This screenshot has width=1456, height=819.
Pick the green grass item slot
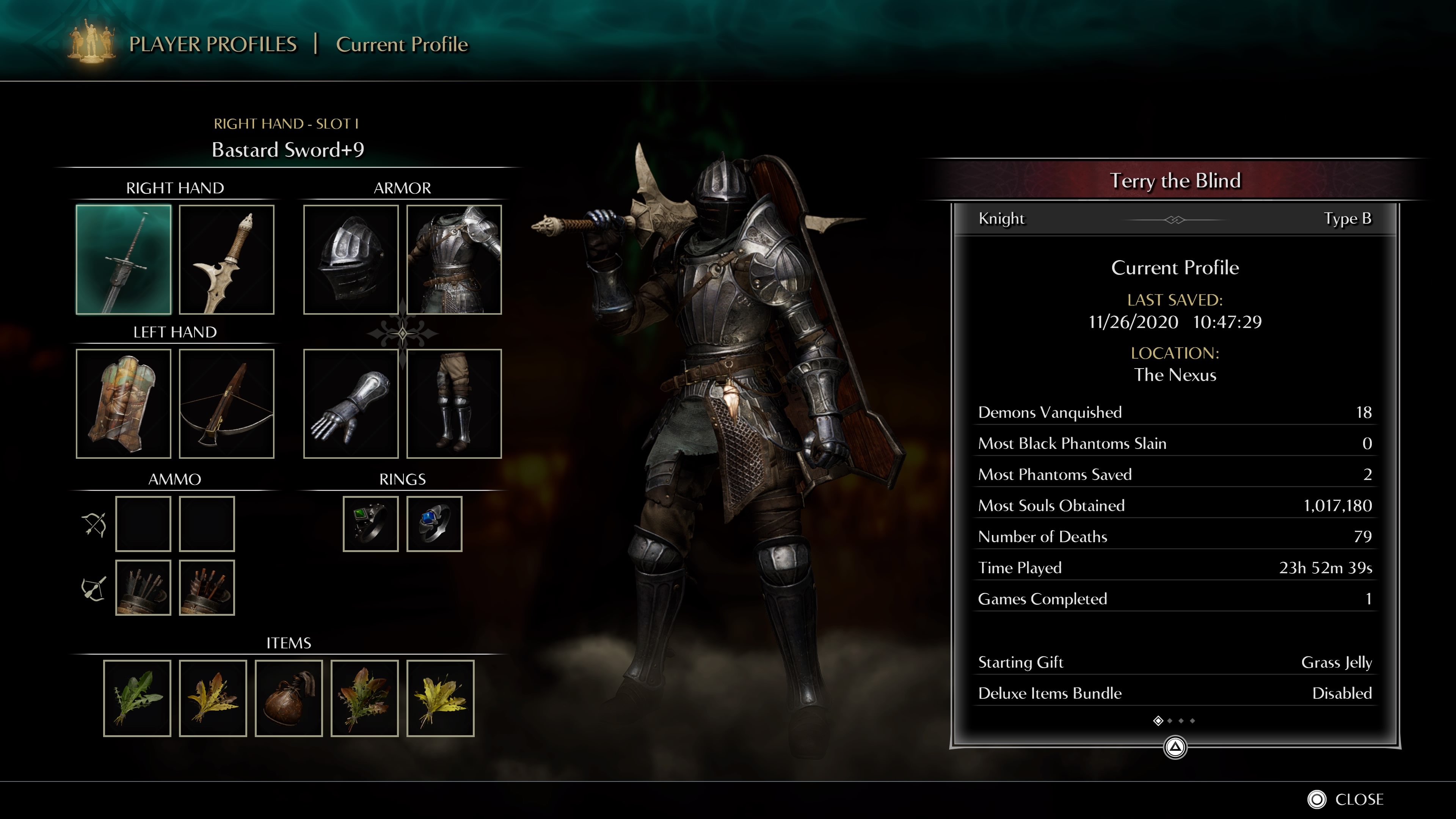(x=137, y=698)
